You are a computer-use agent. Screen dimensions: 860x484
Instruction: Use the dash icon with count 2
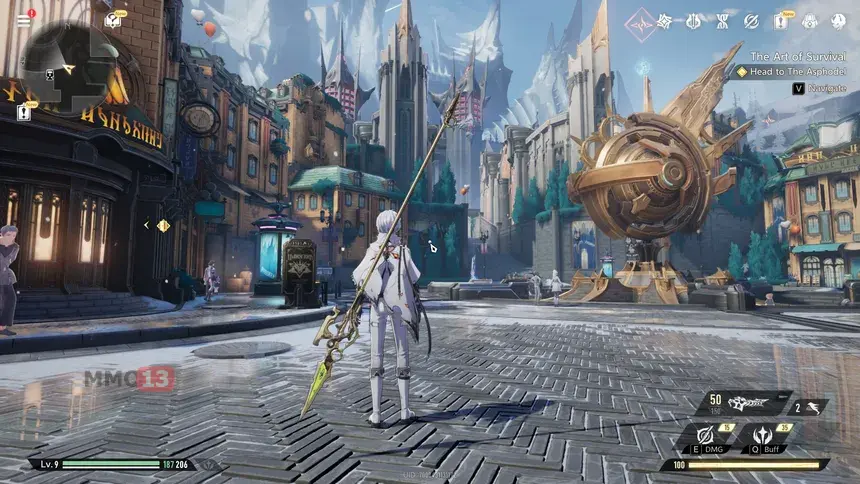(x=811, y=407)
